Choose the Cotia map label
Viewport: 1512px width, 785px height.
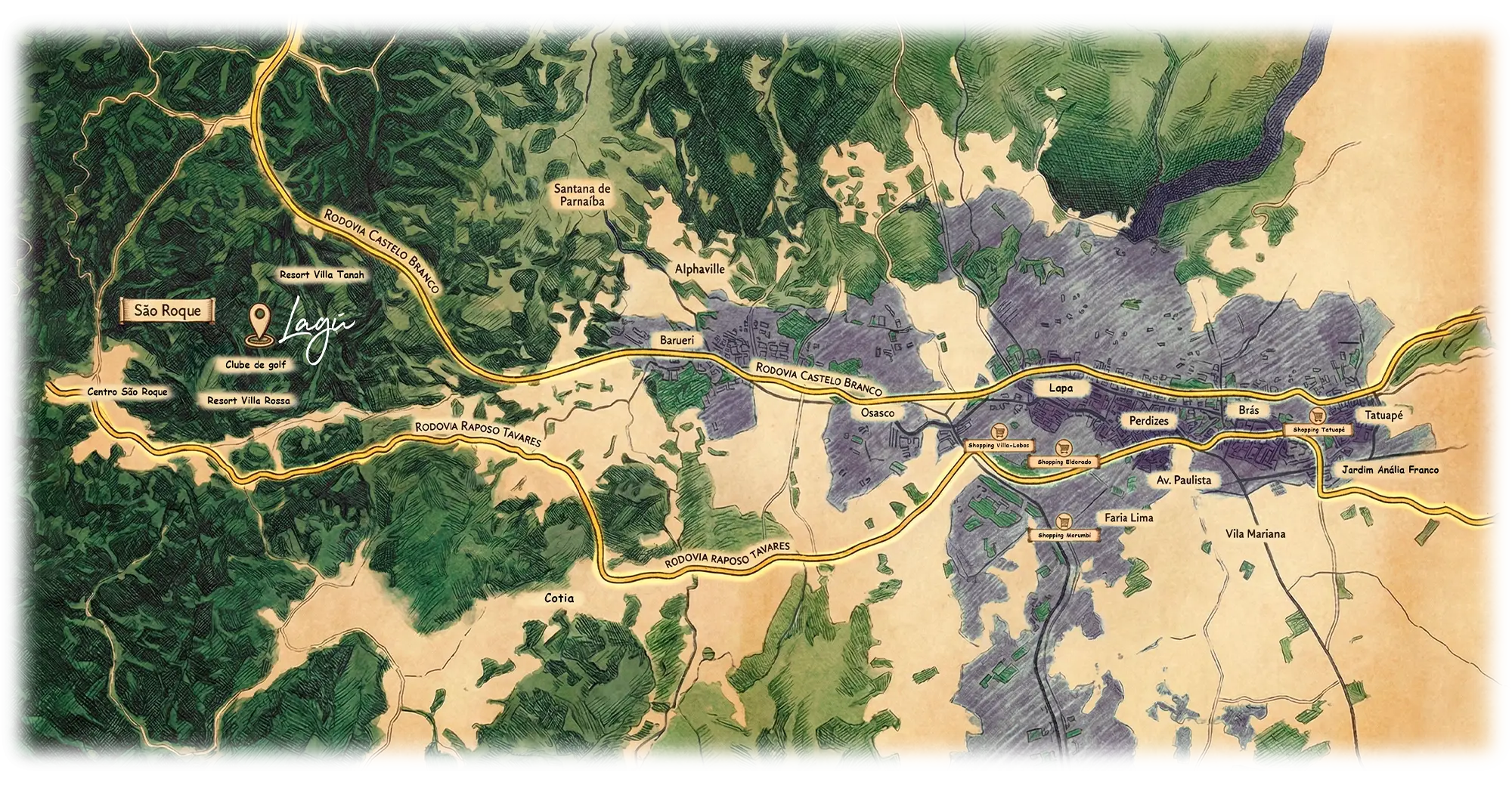[x=559, y=598]
